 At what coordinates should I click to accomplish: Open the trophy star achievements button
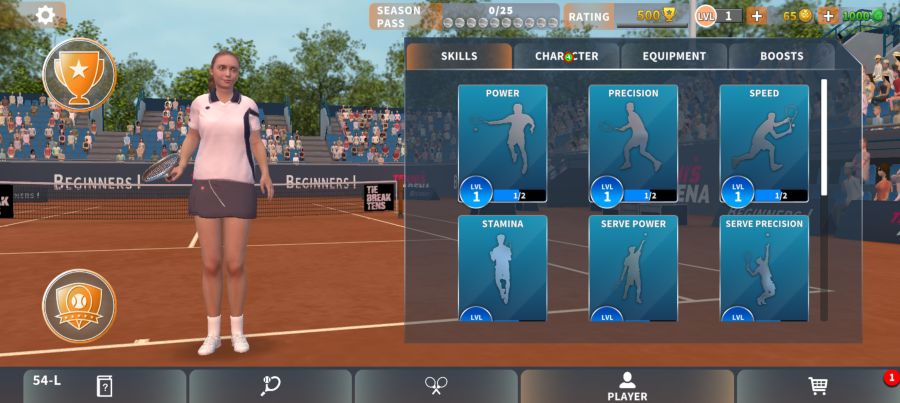[79, 73]
